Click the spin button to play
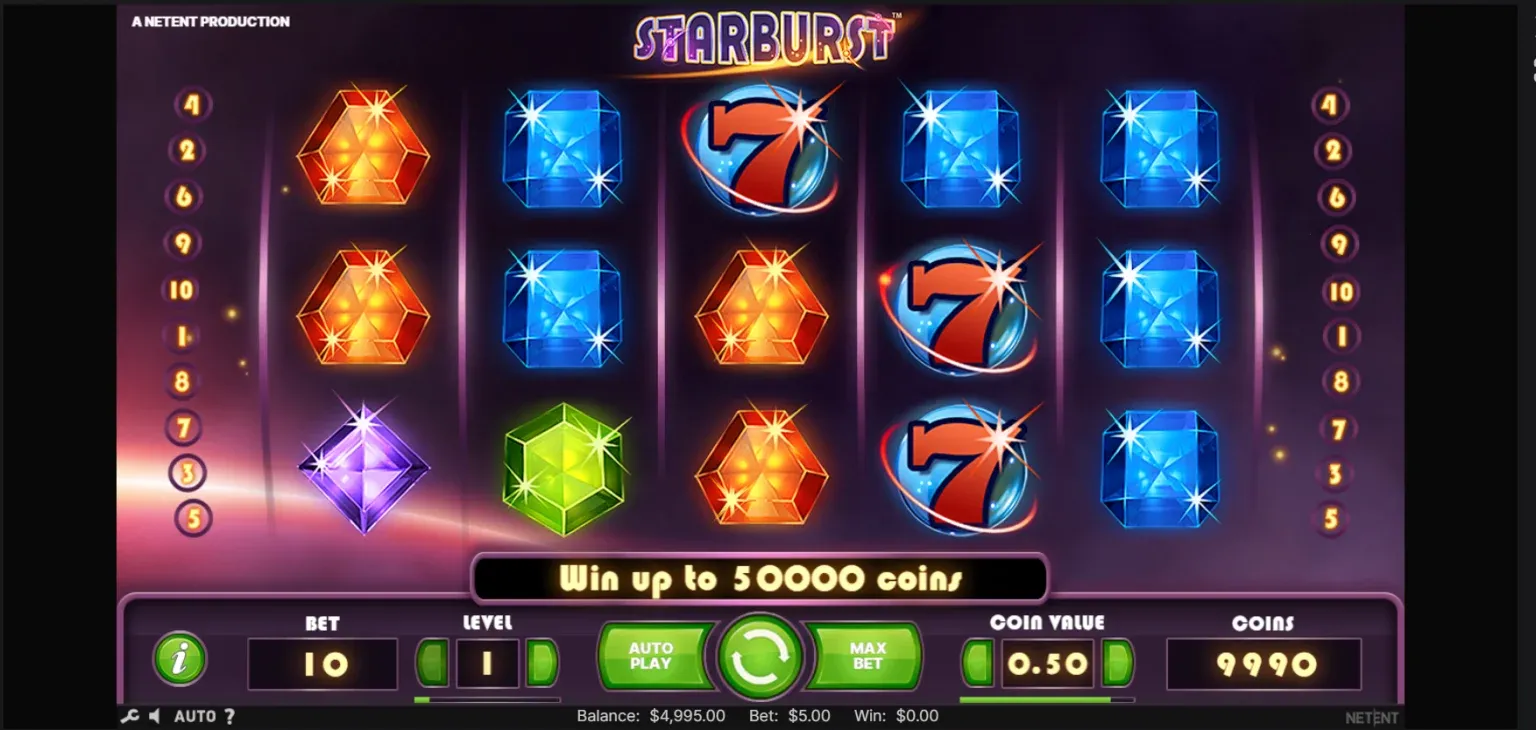The width and height of the screenshot is (1536, 730). coord(761,657)
